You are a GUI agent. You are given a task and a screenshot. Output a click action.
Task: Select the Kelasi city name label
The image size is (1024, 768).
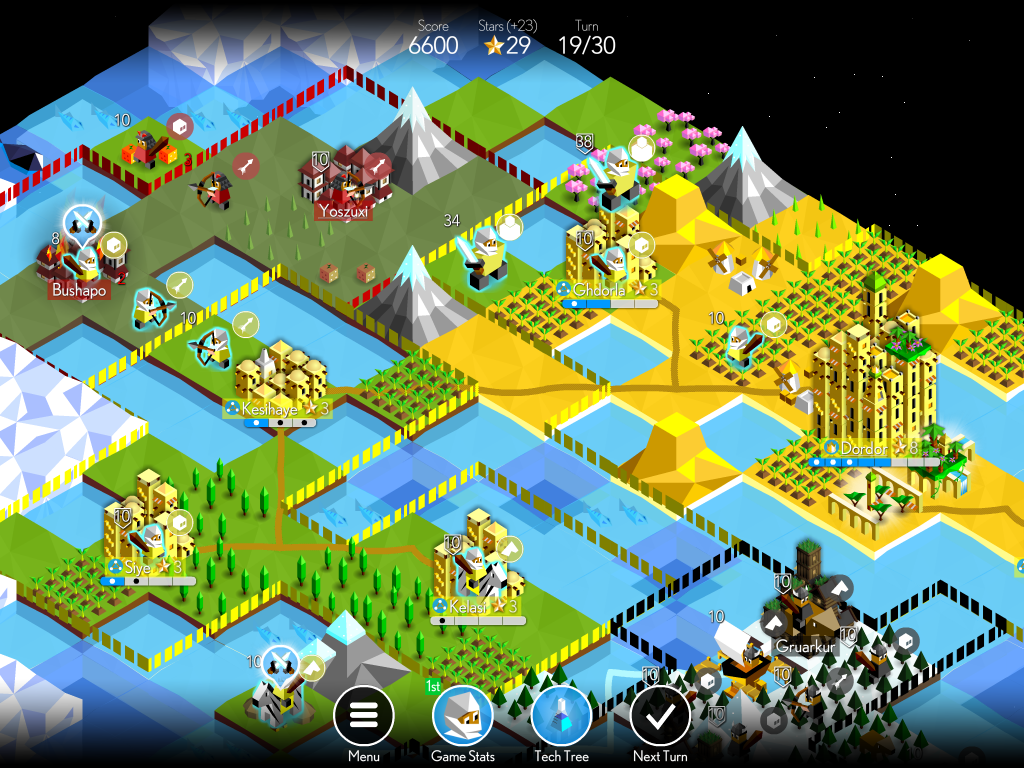(468, 607)
